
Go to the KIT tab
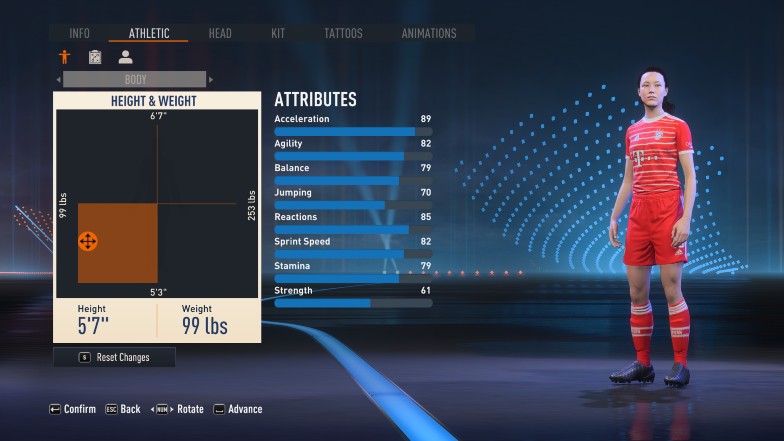point(278,33)
